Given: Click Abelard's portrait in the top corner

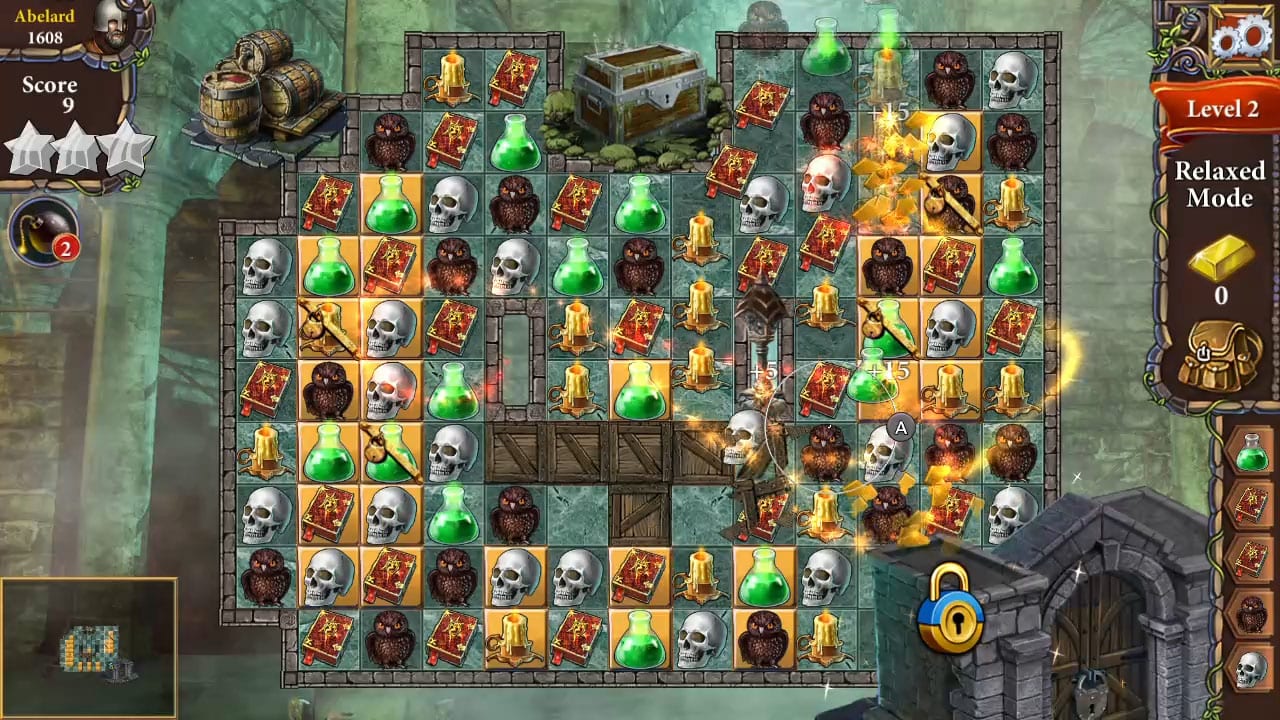Looking at the screenshot, I should 113,25.
